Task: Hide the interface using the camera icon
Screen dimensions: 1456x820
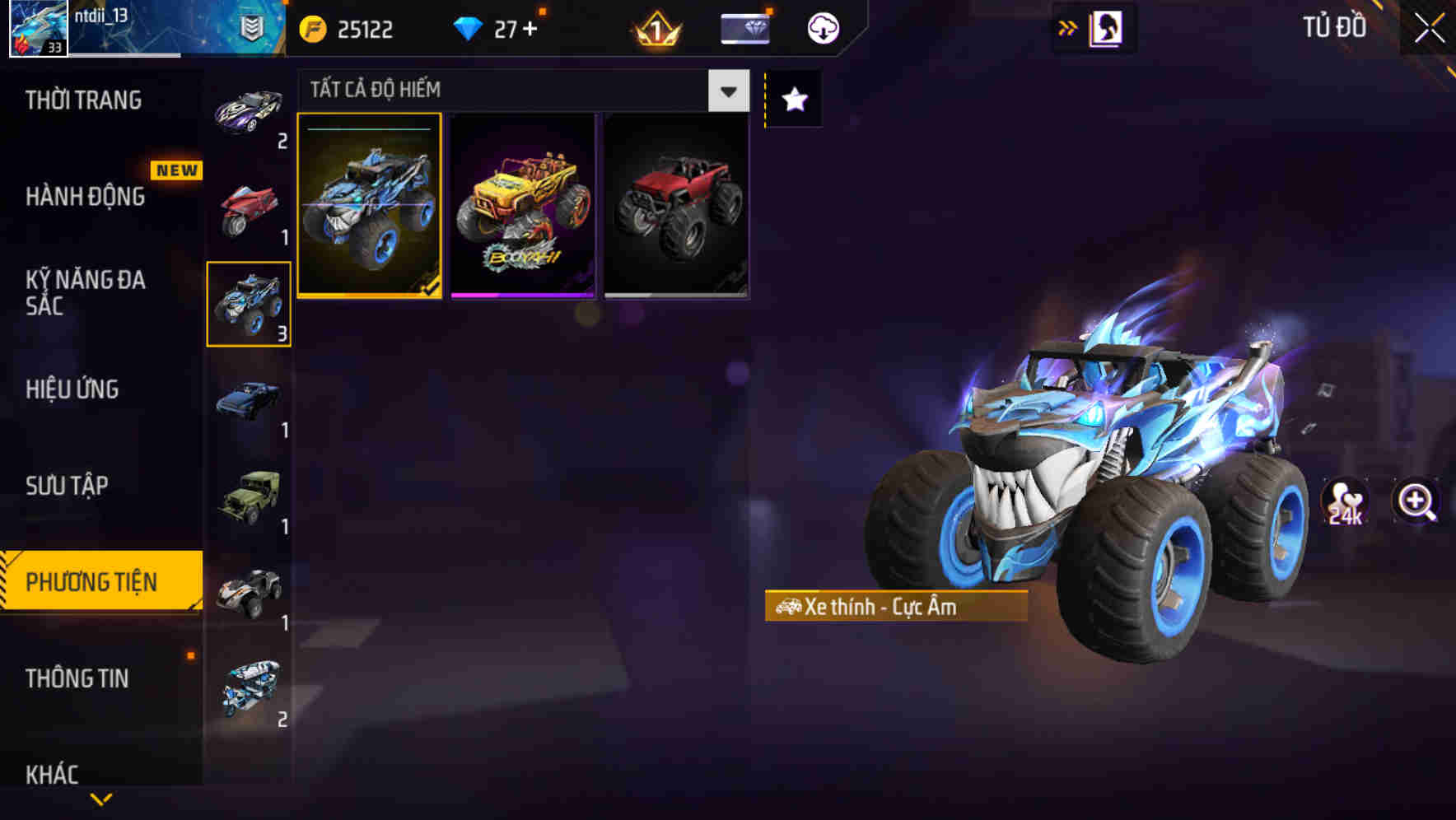Action: pos(1105,26)
